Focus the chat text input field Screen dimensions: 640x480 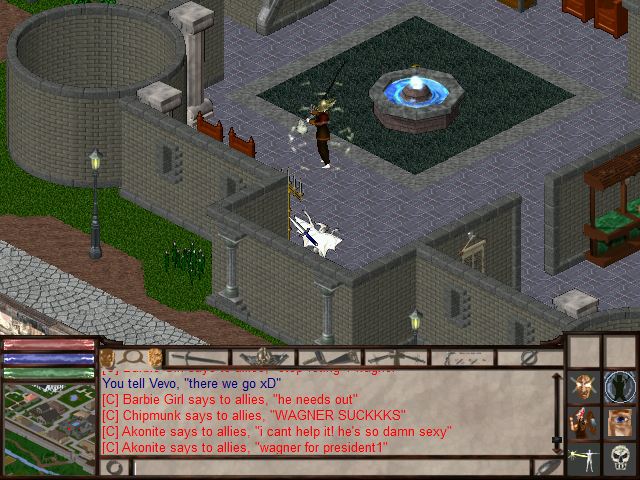(x=330, y=467)
